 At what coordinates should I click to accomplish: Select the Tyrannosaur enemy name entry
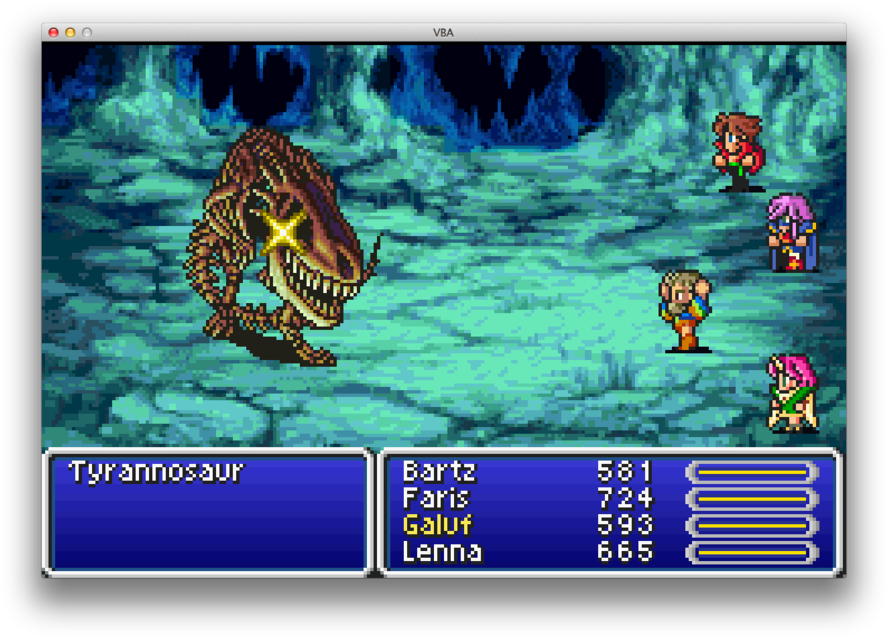(x=156, y=472)
